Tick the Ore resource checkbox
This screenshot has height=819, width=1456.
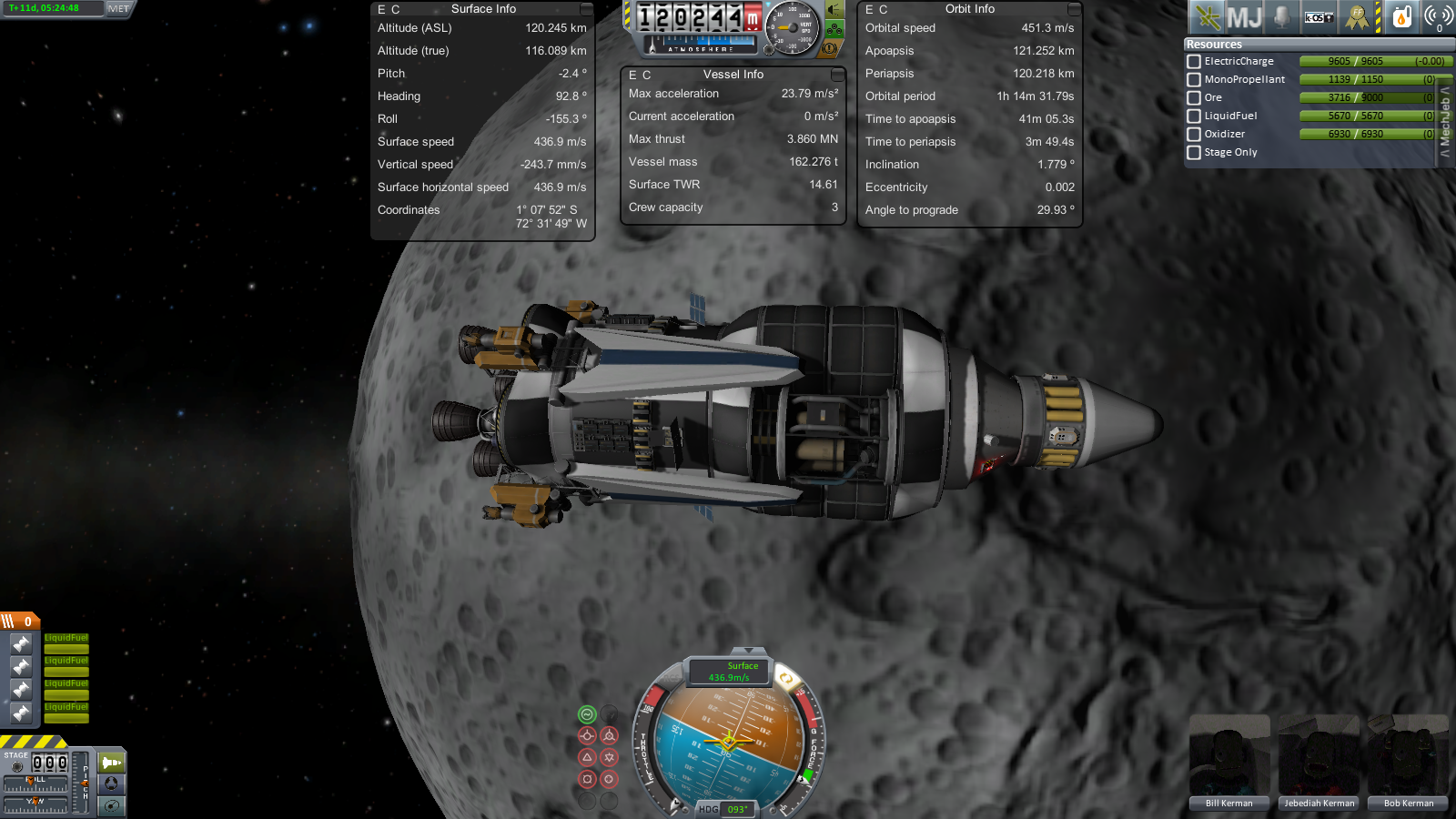coord(1194,98)
